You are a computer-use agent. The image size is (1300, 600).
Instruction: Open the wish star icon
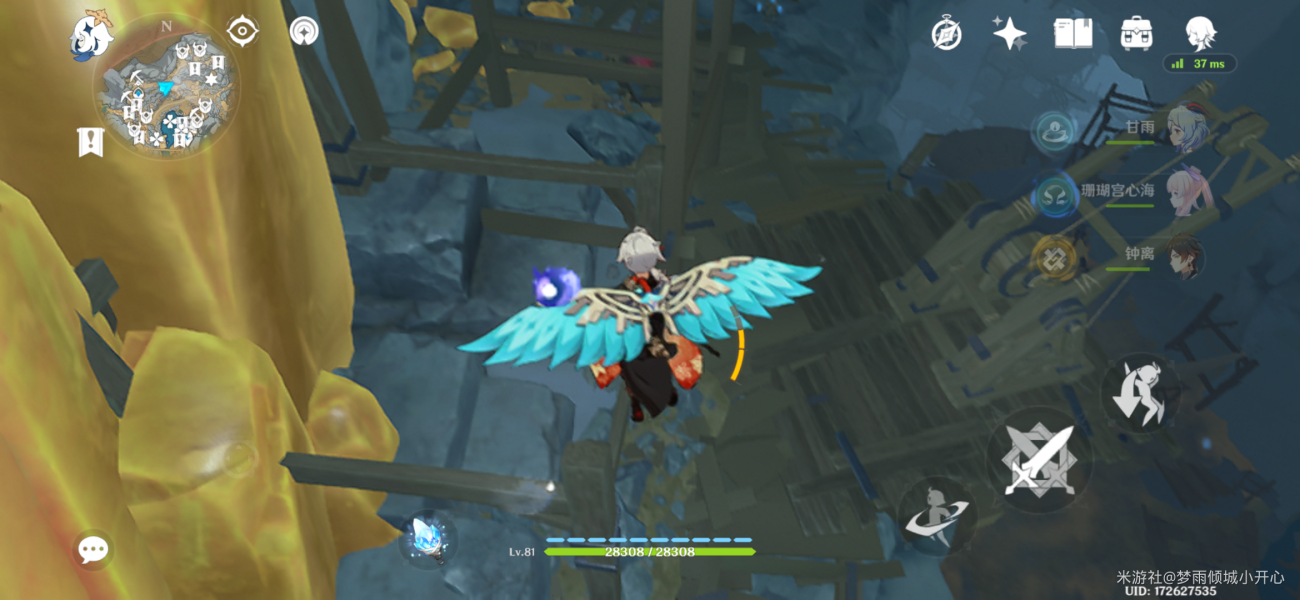pyautogui.click(x=1009, y=34)
